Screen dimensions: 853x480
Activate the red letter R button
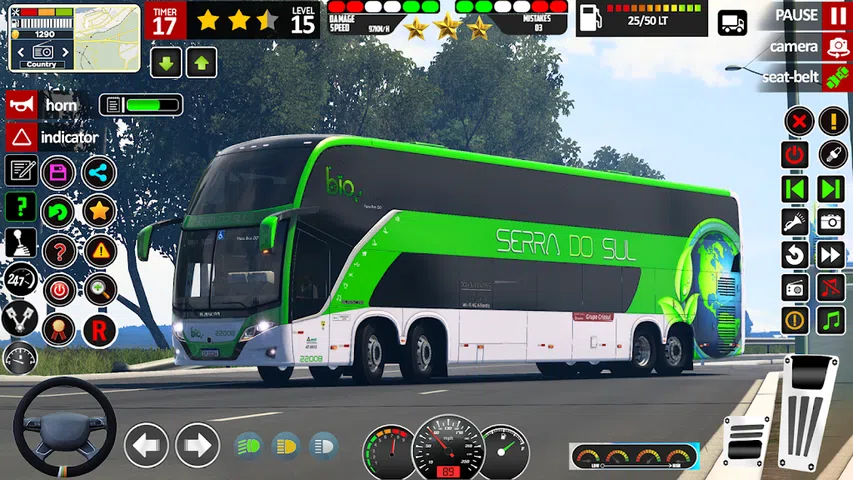[x=98, y=329]
